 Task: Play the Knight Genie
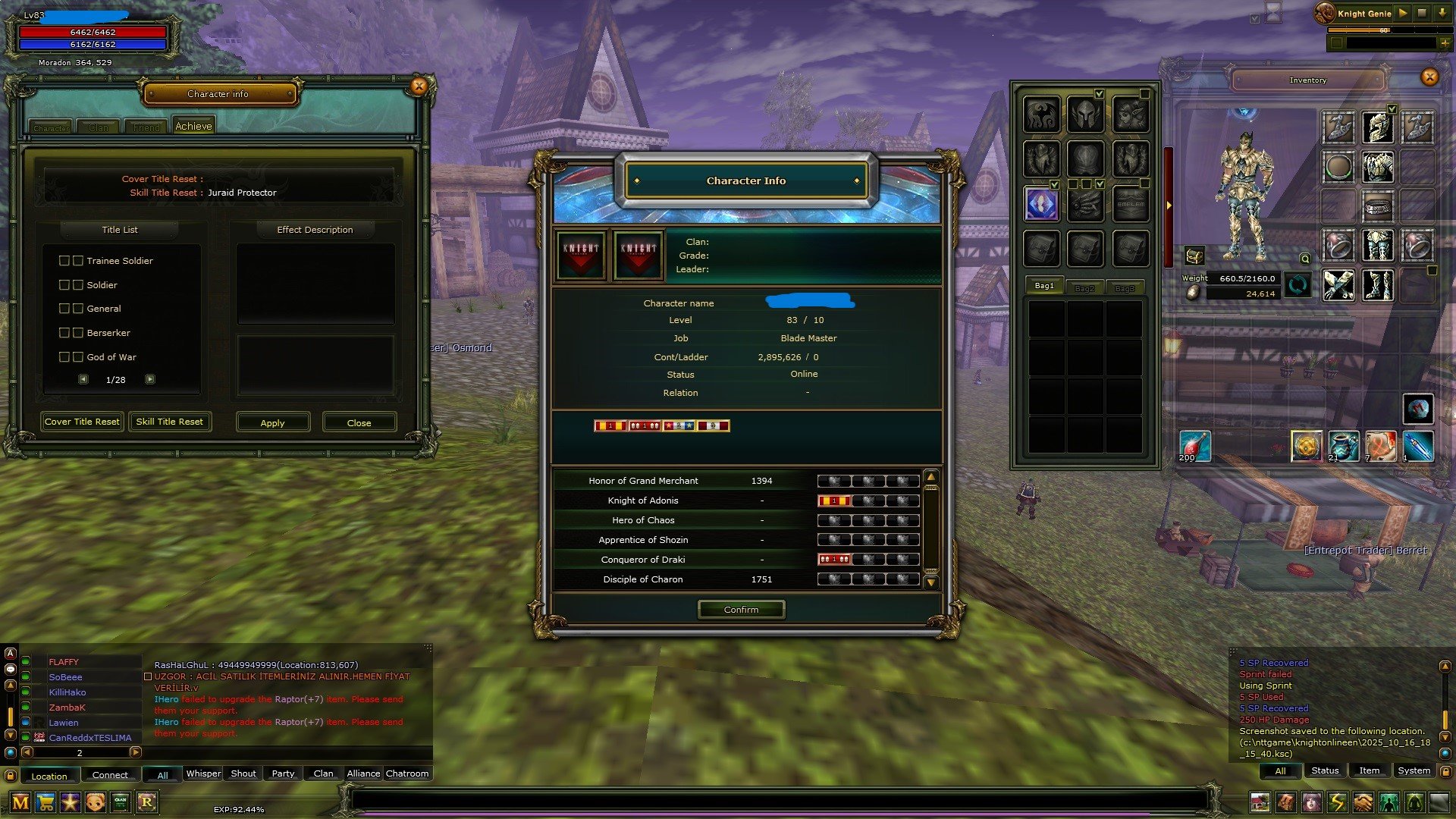pos(1403,13)
